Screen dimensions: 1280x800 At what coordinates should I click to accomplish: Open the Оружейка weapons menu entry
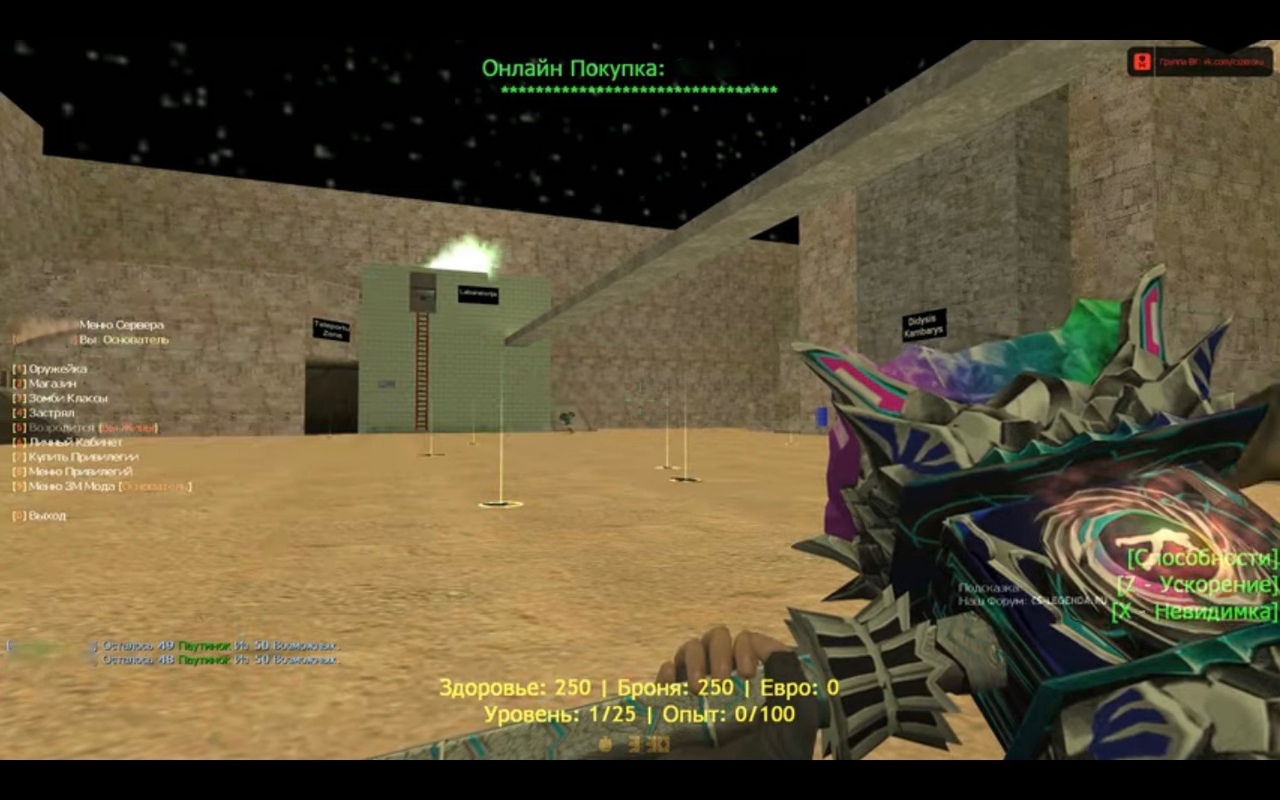point(57,369)
